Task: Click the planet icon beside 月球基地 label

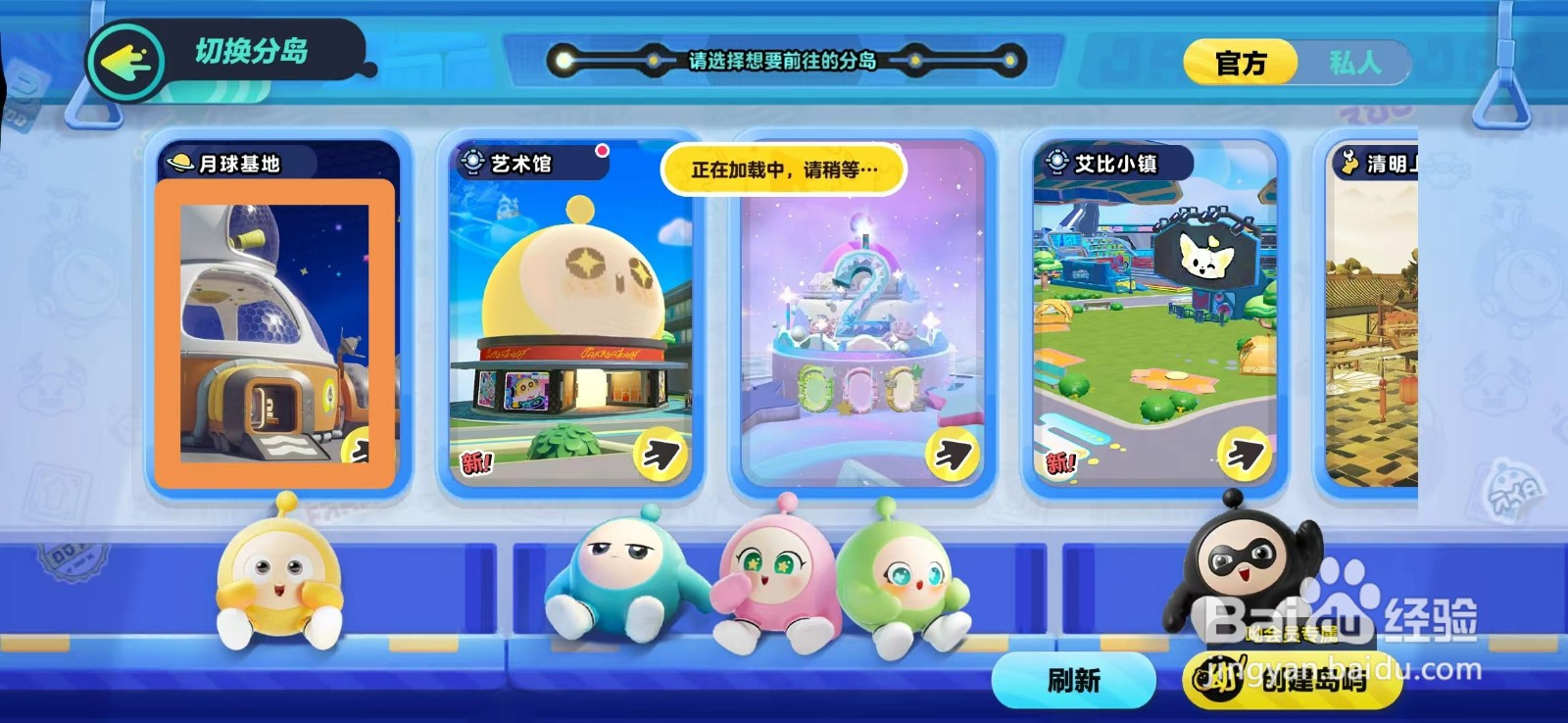Action: click(x=182, y=164)
